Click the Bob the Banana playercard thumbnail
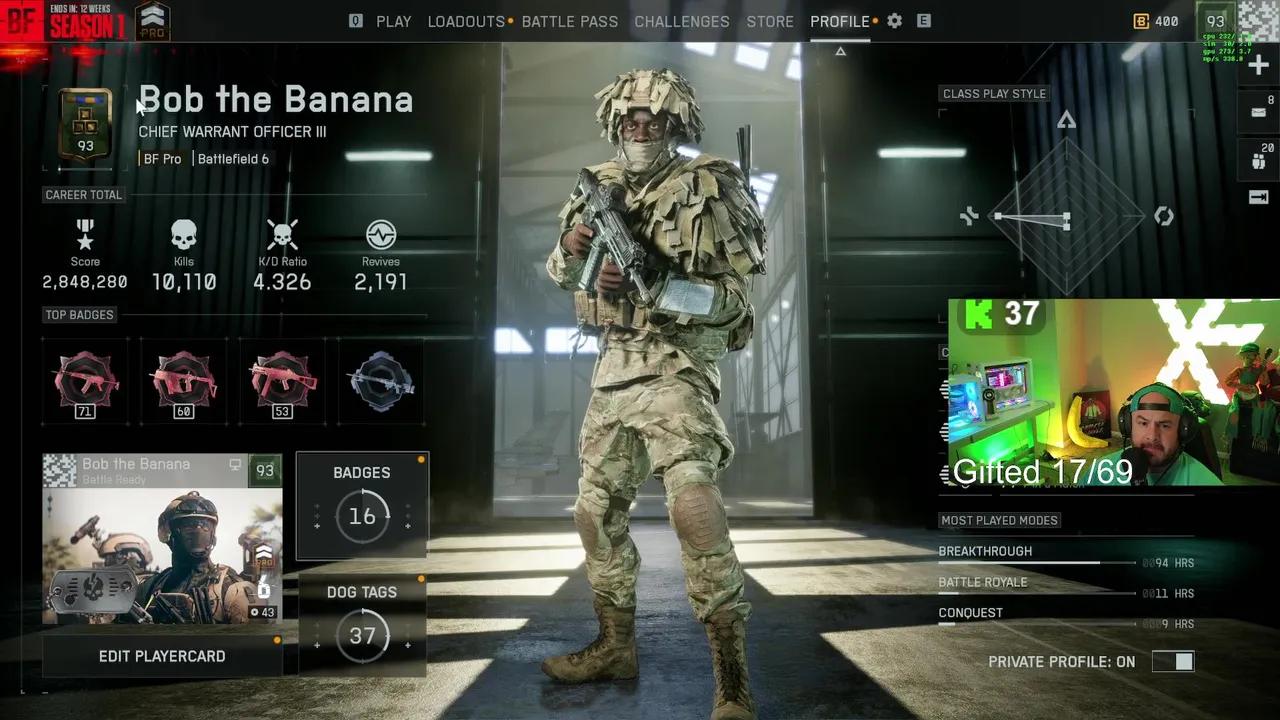The width and height of the screenshot is (1280, 720). [x=162, y=540]
